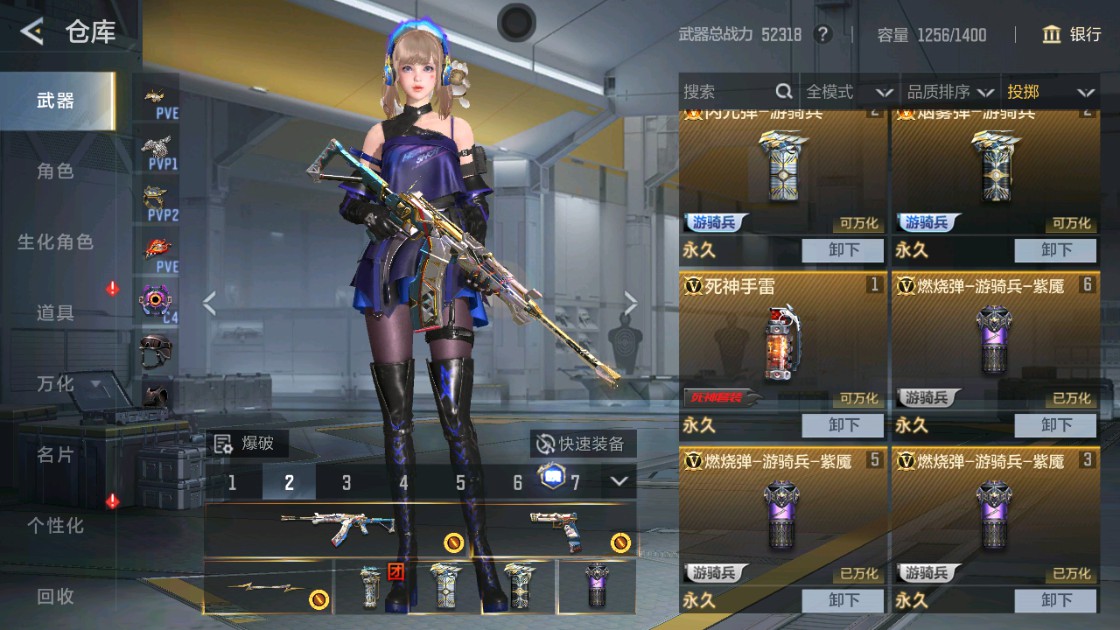
Task: Open the 全模式 mode dropdown
Action: (x=849, y=92)
